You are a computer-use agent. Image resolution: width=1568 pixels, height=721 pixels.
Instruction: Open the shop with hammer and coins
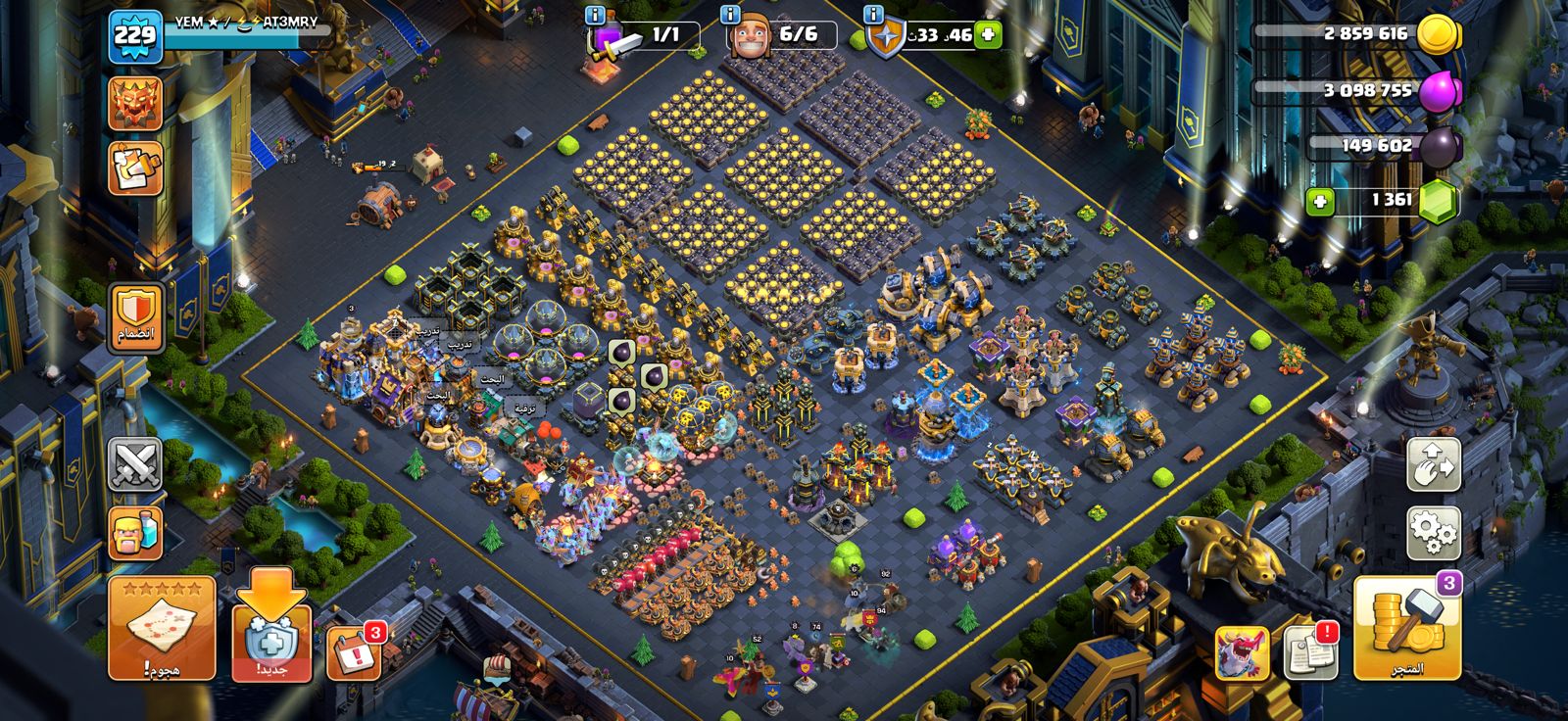point(1407,629)
